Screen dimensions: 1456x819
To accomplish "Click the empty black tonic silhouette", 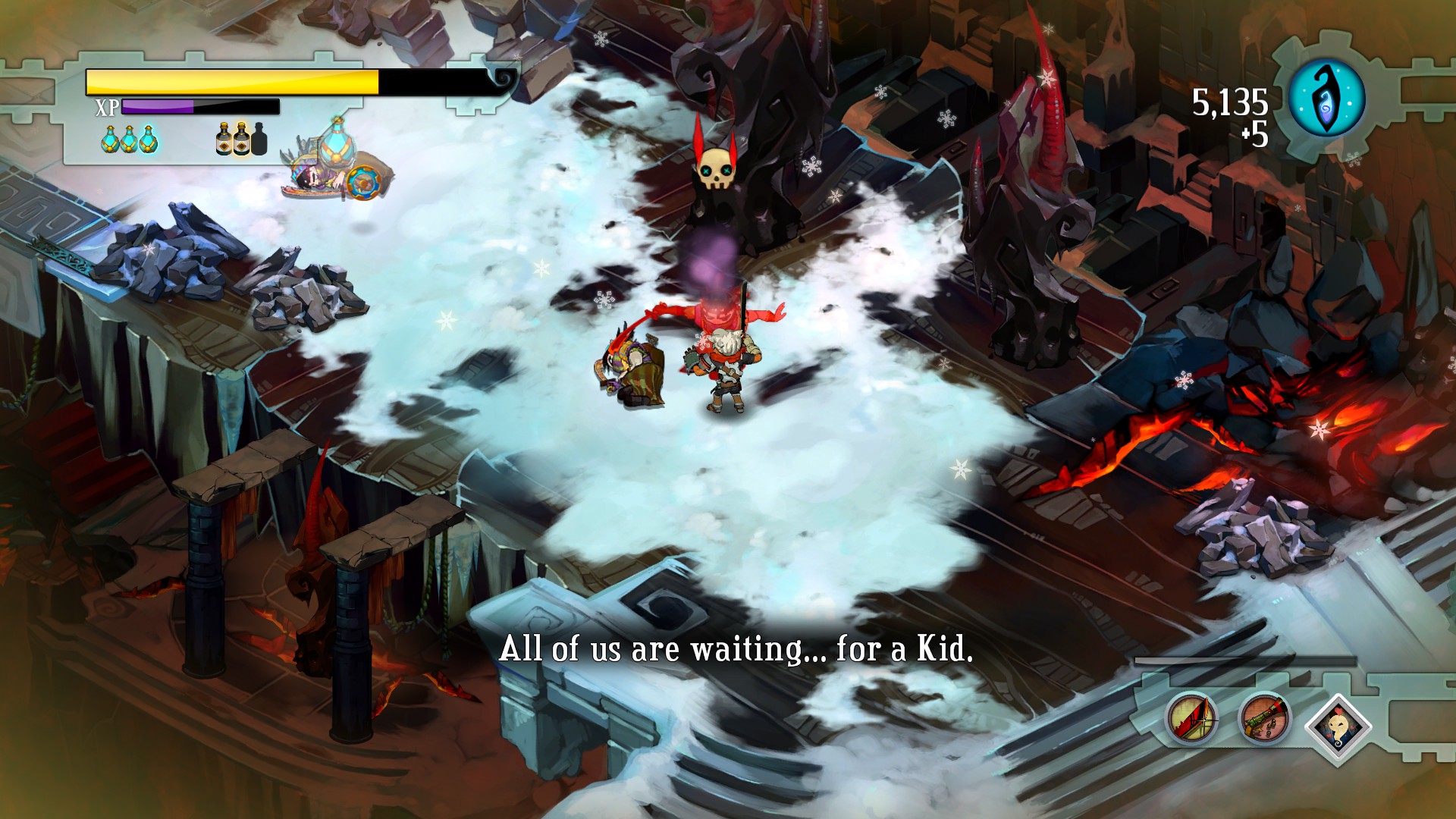I will point(259,139).
